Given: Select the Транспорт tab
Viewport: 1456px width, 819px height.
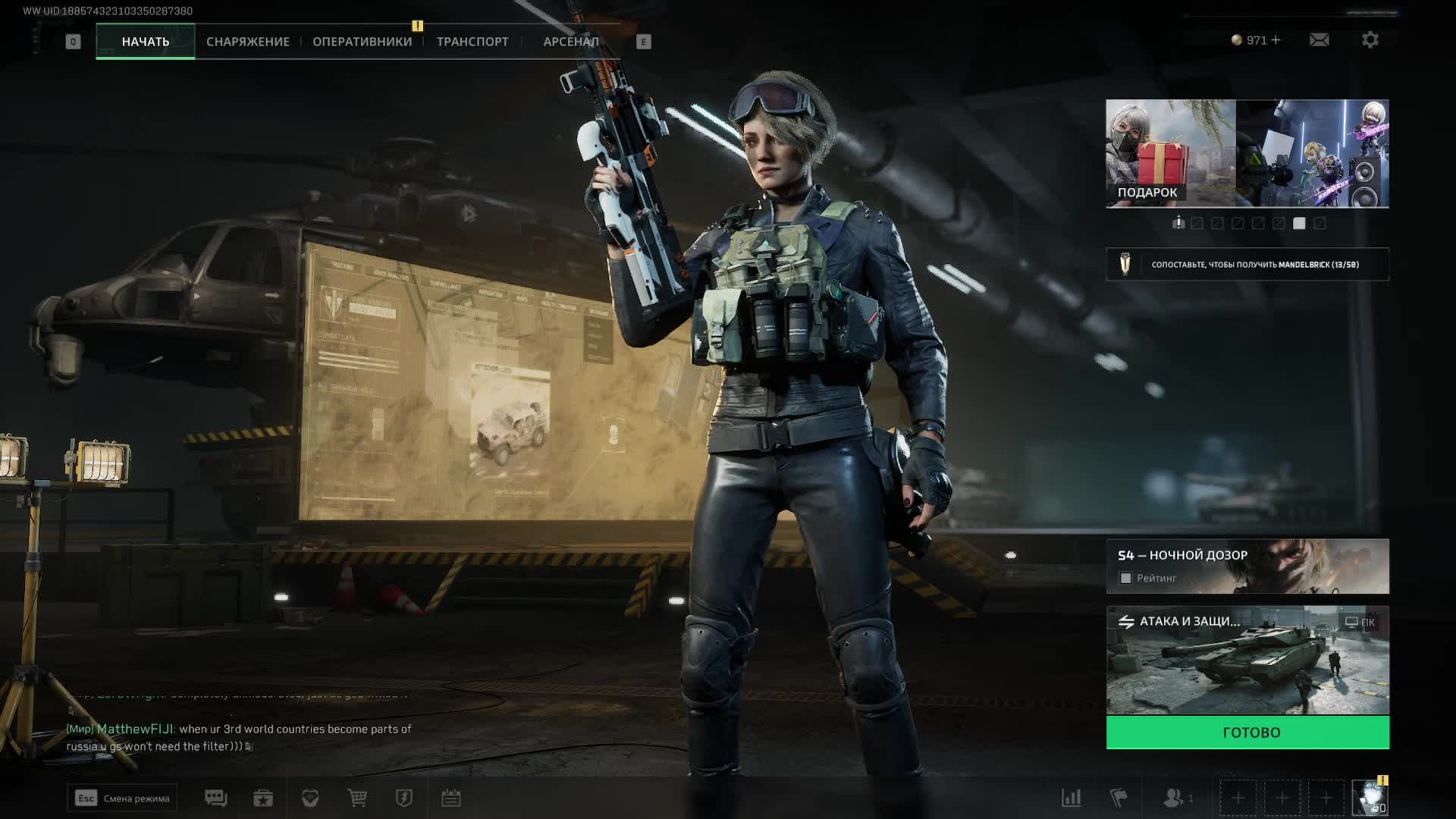Looking at the screenshot, I should 472,42.
